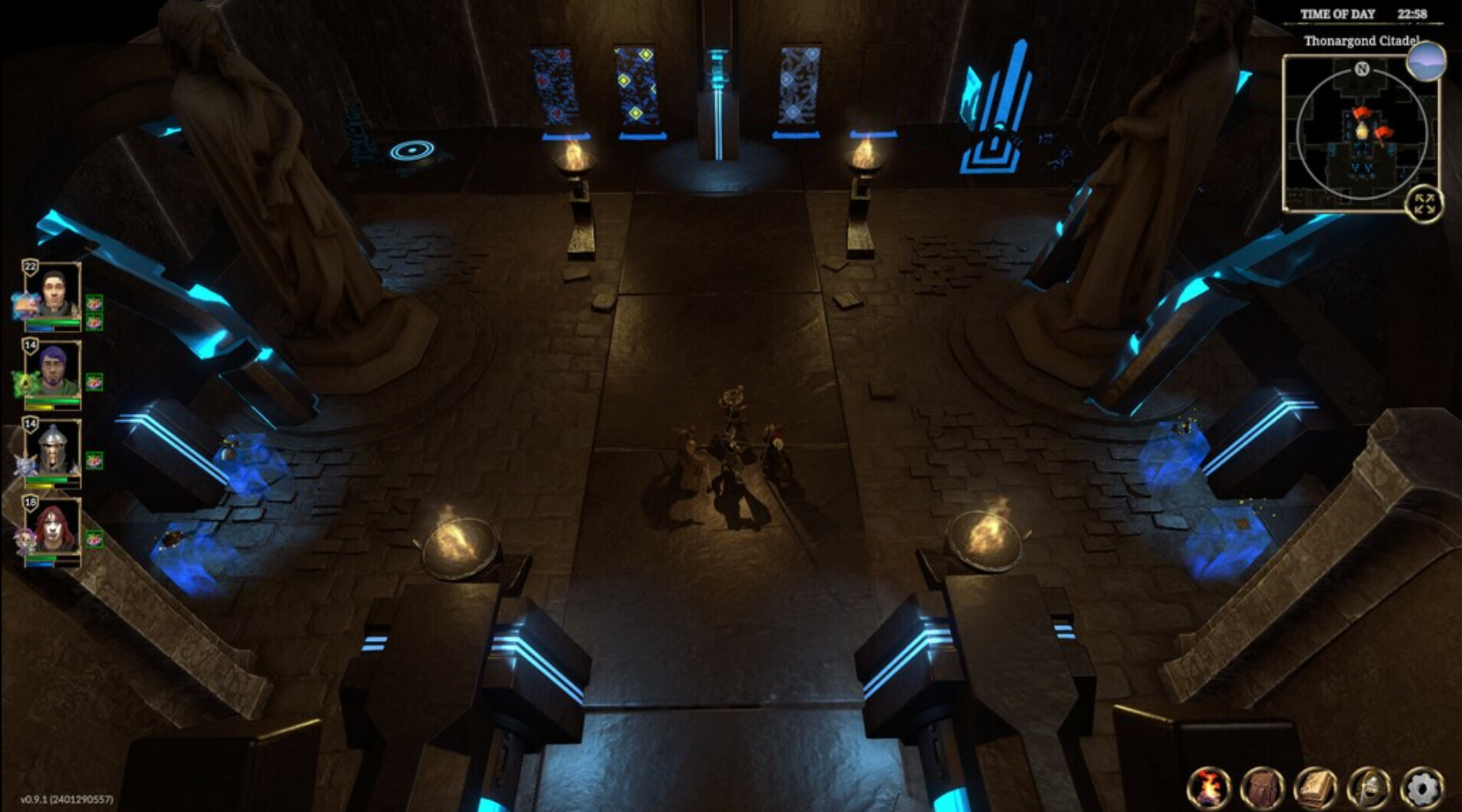1462x812 pixels.
Task: Inspect the food buff next to the purple-haired character
Action: [x=95, y=379]
